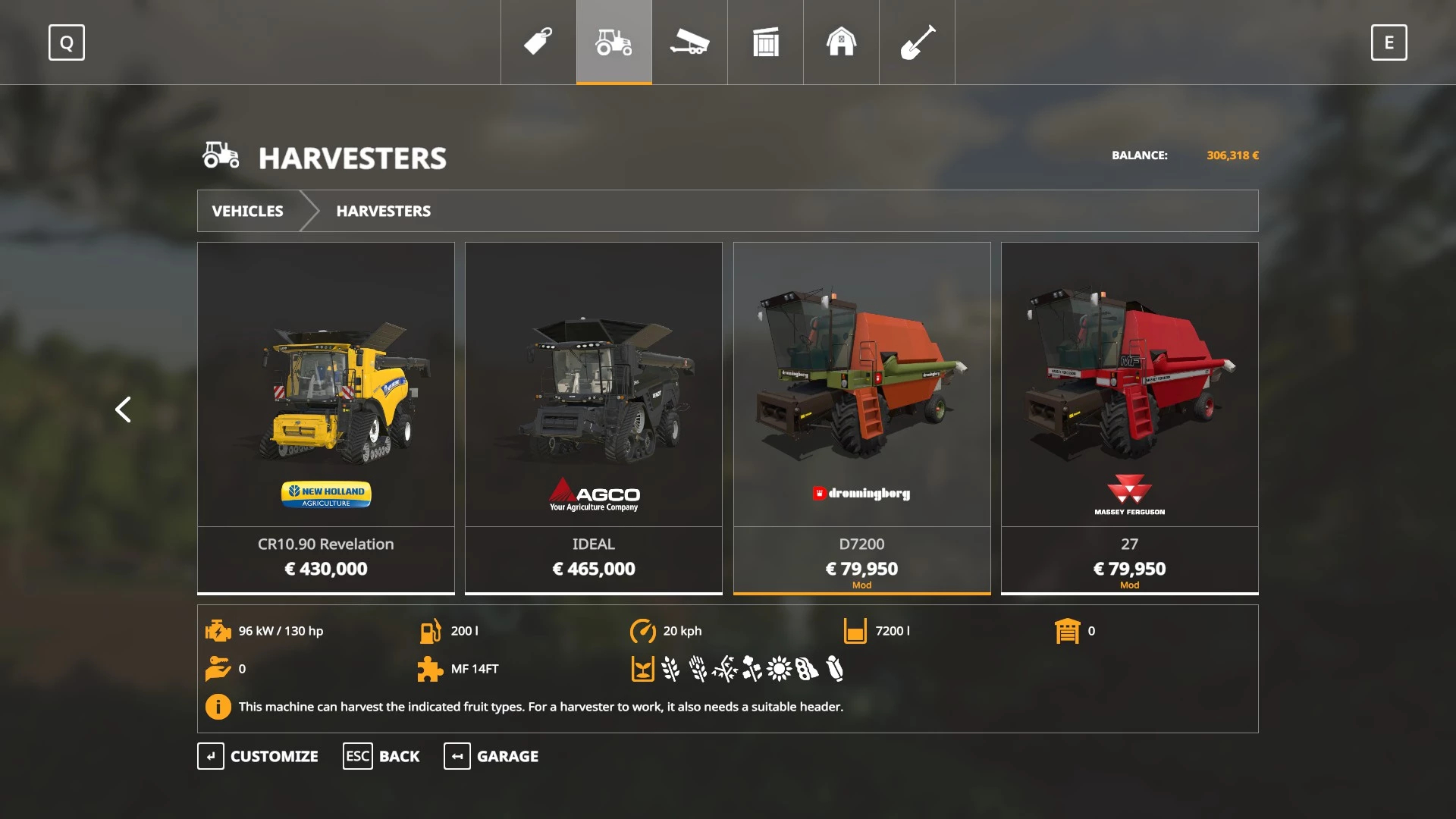Select the pallet objects tab
The image size is (1456, 819).
tap(765, 42)
